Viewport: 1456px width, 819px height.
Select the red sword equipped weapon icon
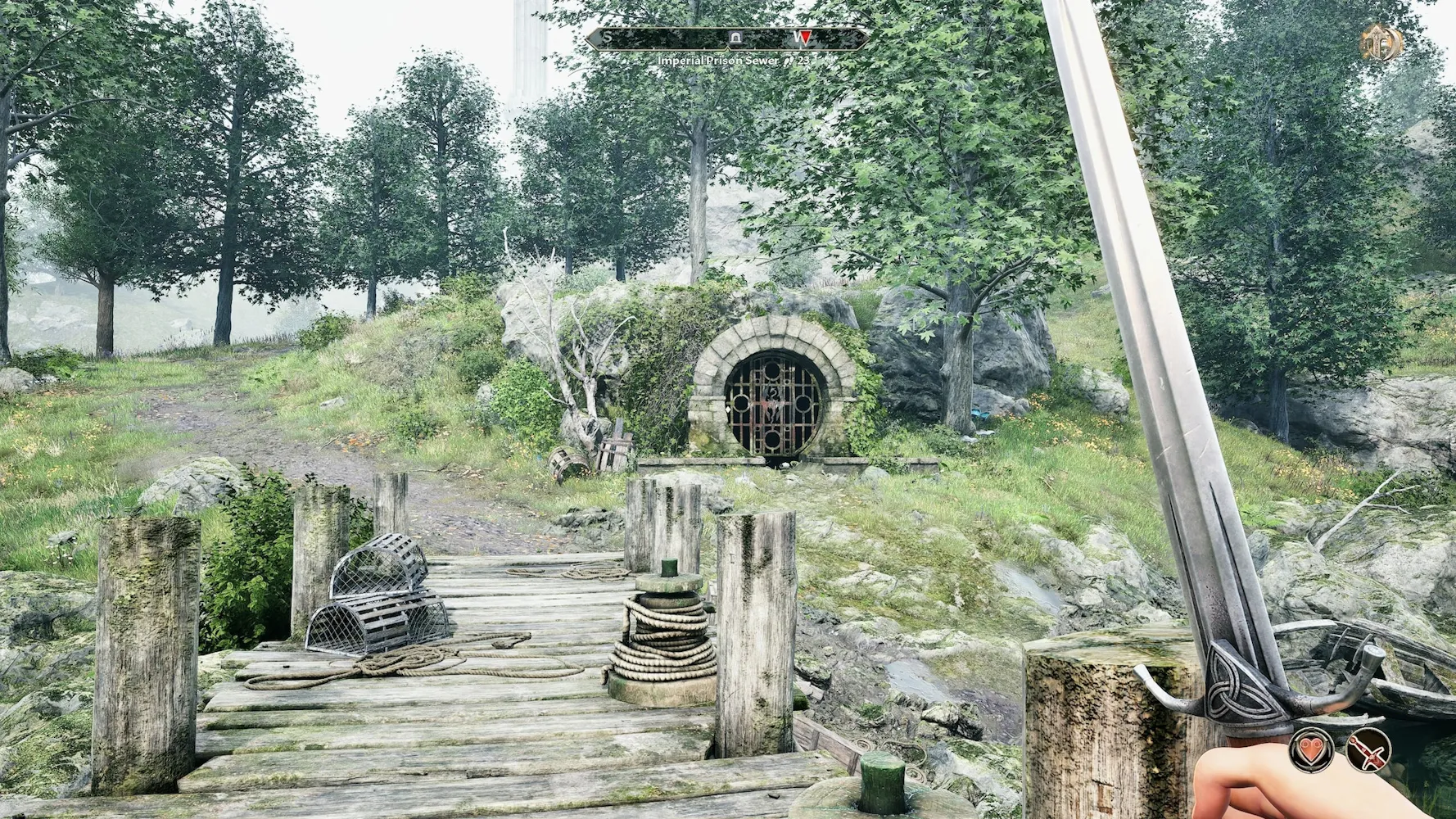[1369, 749]
